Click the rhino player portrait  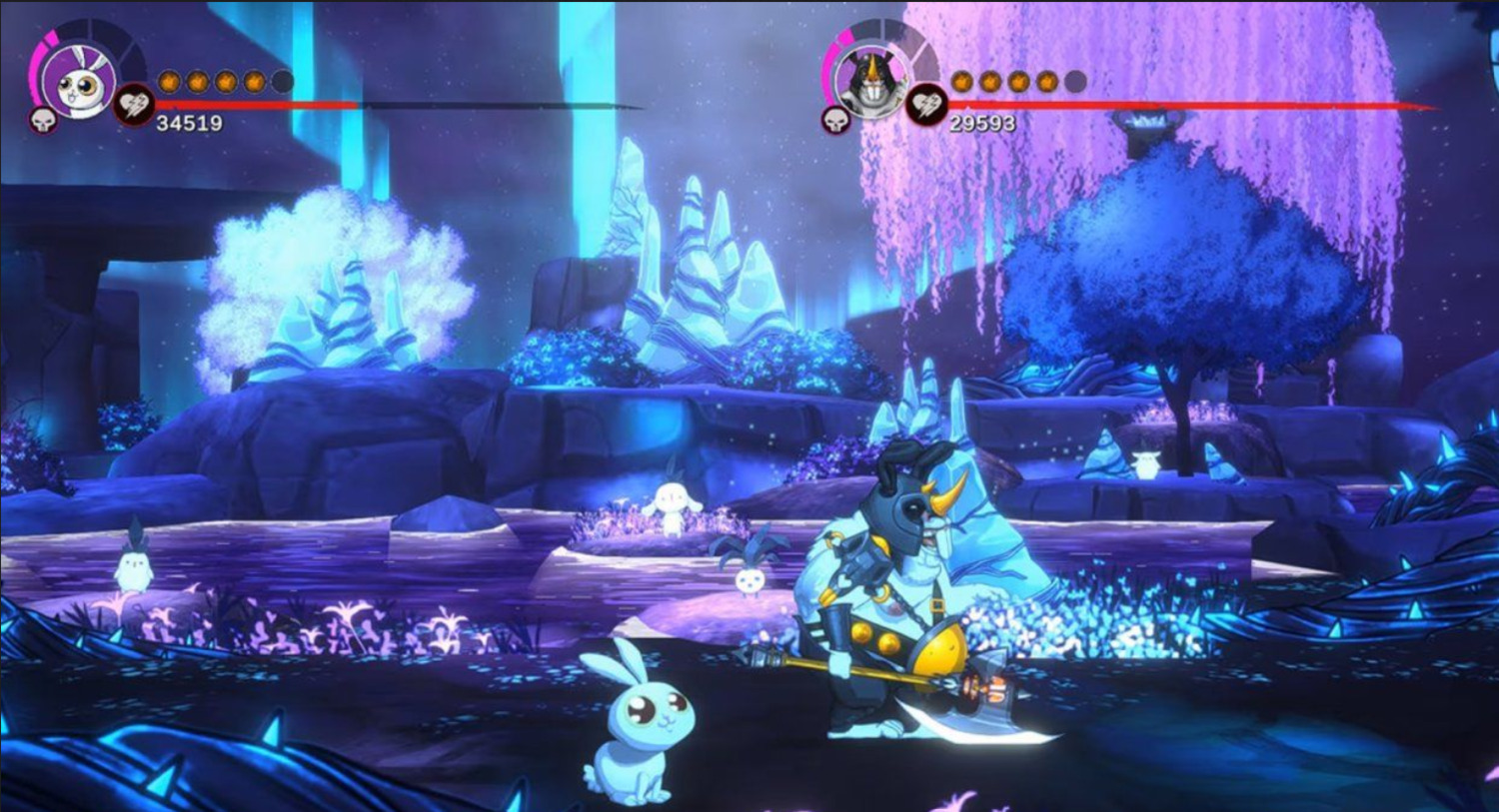pos(870,81)
